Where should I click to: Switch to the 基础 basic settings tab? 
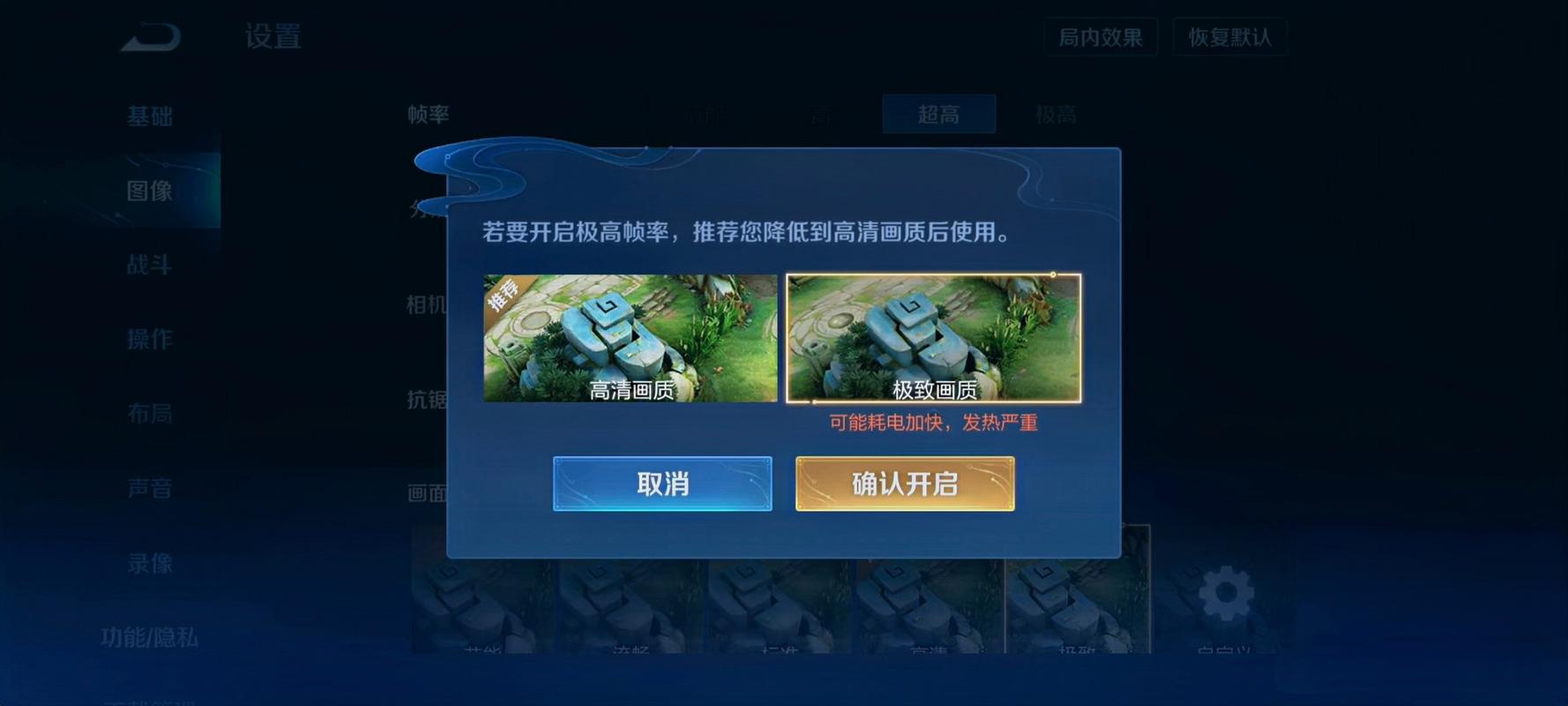click(x=152, y=116)
